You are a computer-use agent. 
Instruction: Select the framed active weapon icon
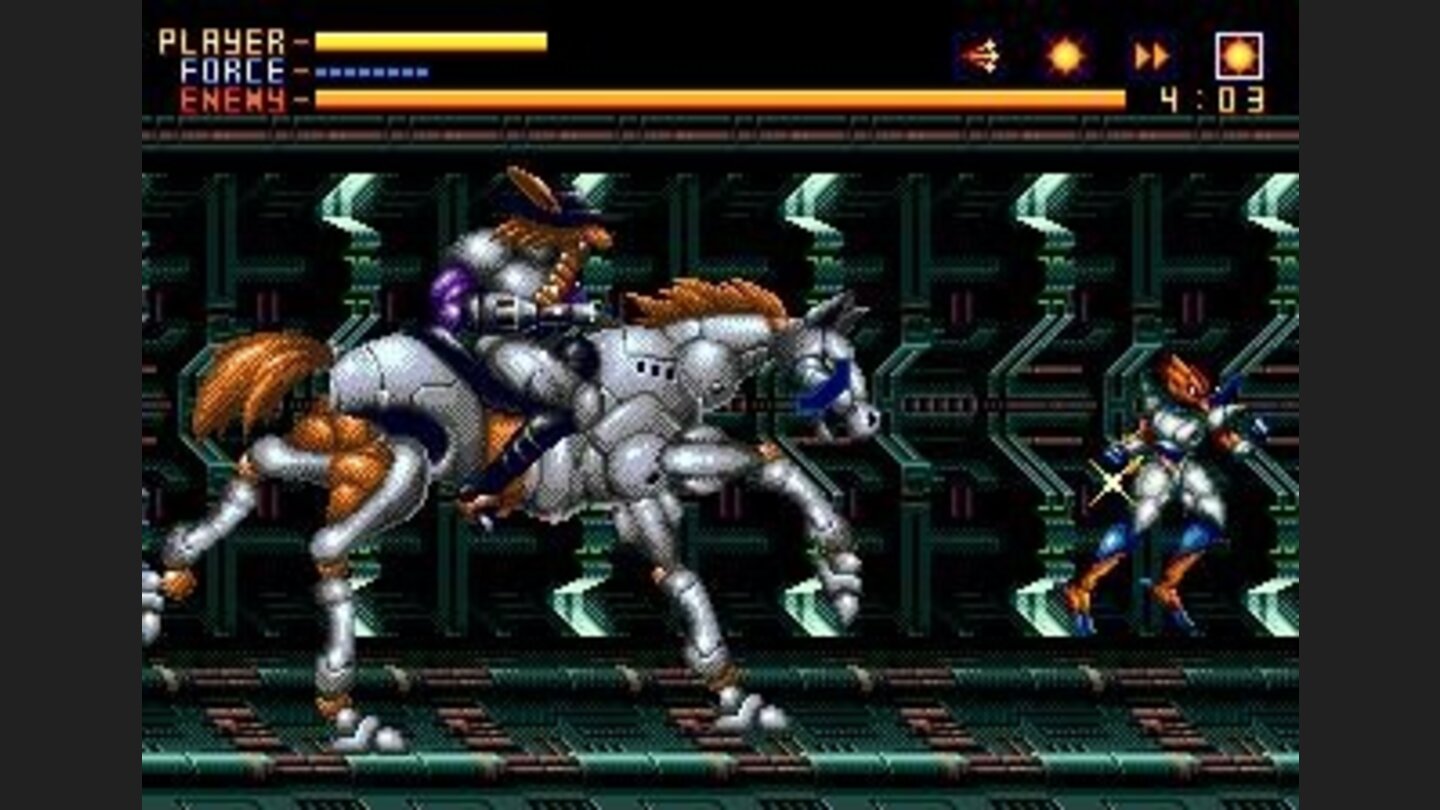point(1240,55)
